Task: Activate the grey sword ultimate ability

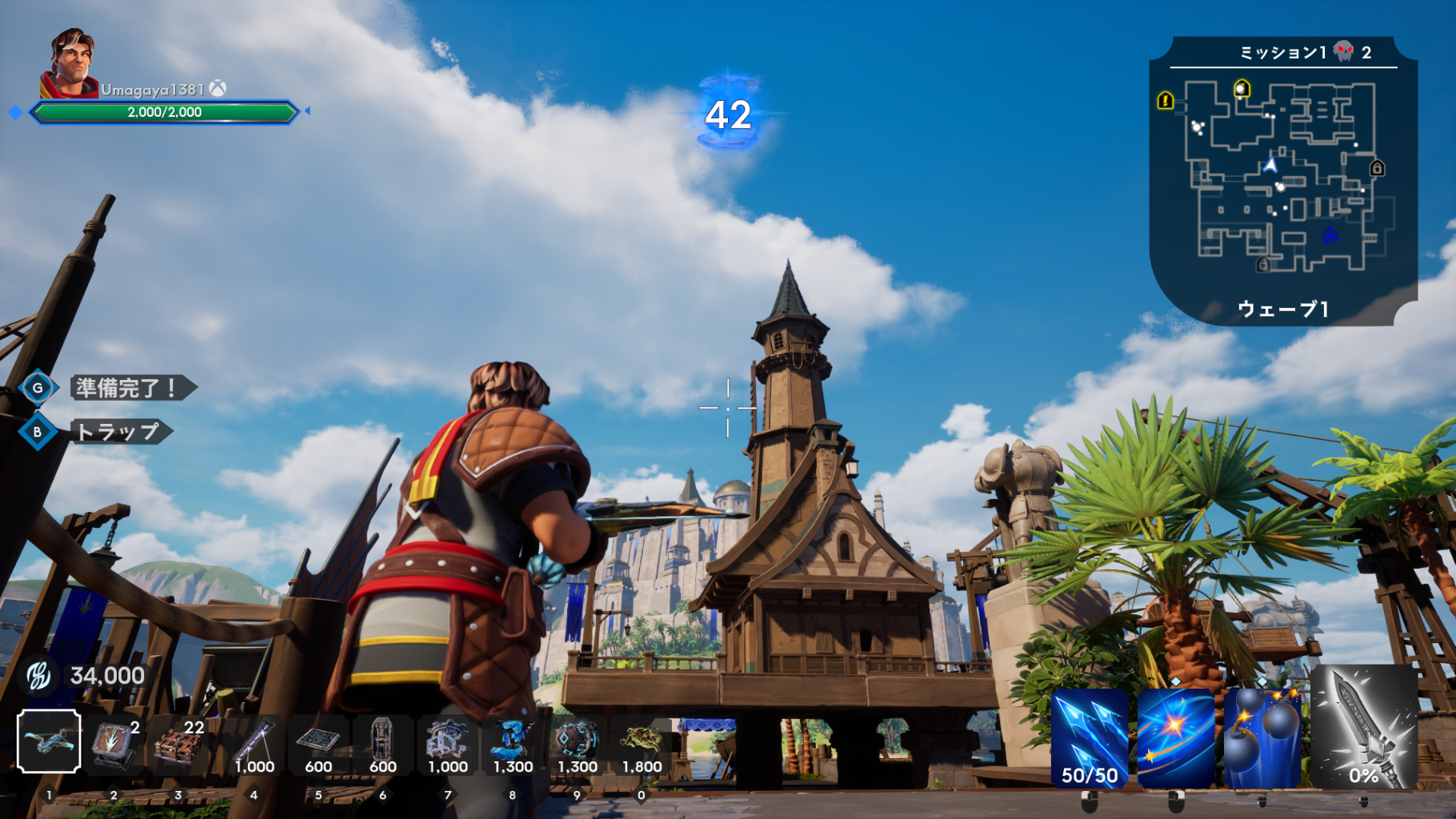Action: click(1364, 728)
